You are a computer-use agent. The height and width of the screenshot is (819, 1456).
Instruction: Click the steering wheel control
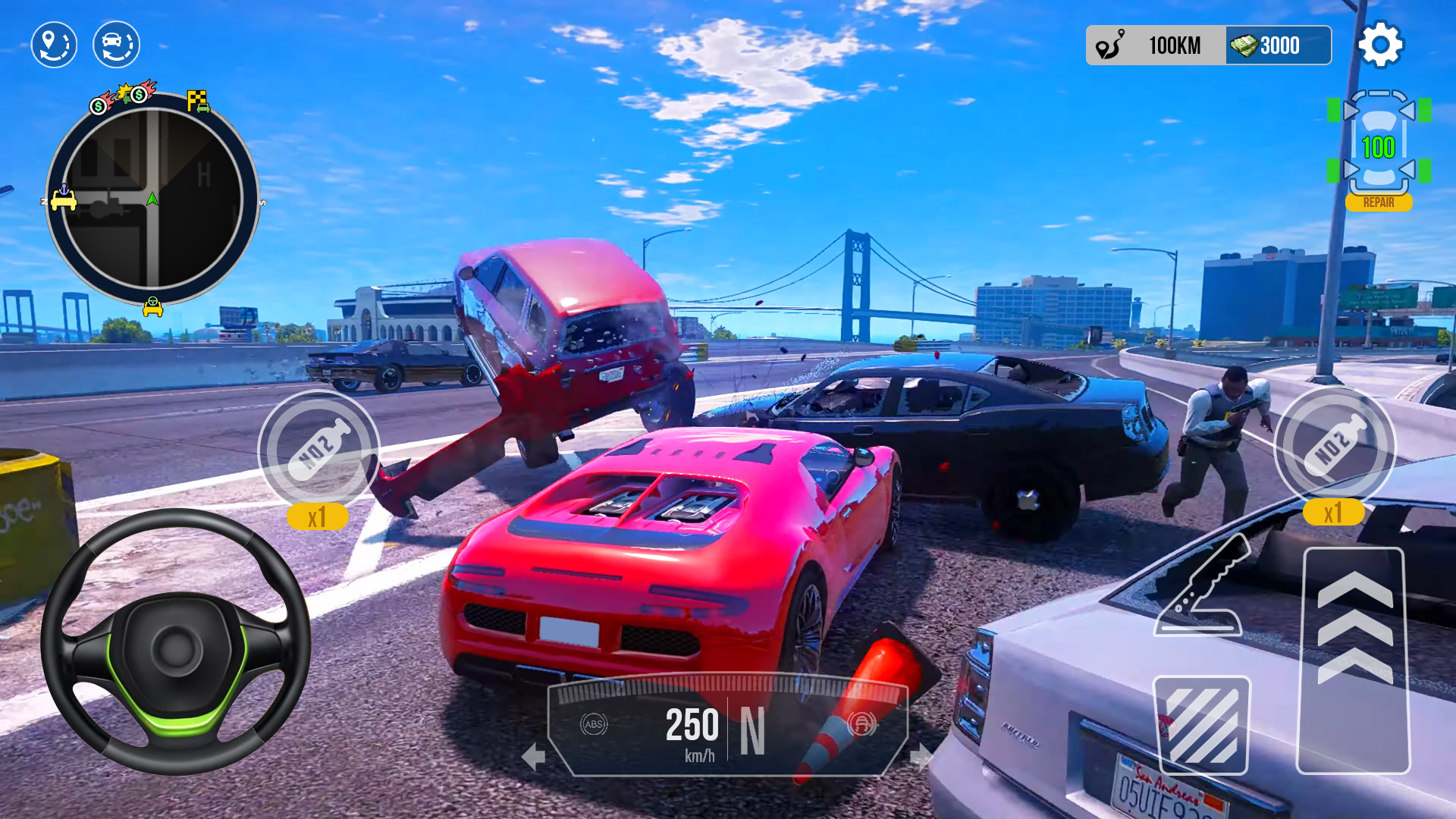176,642
